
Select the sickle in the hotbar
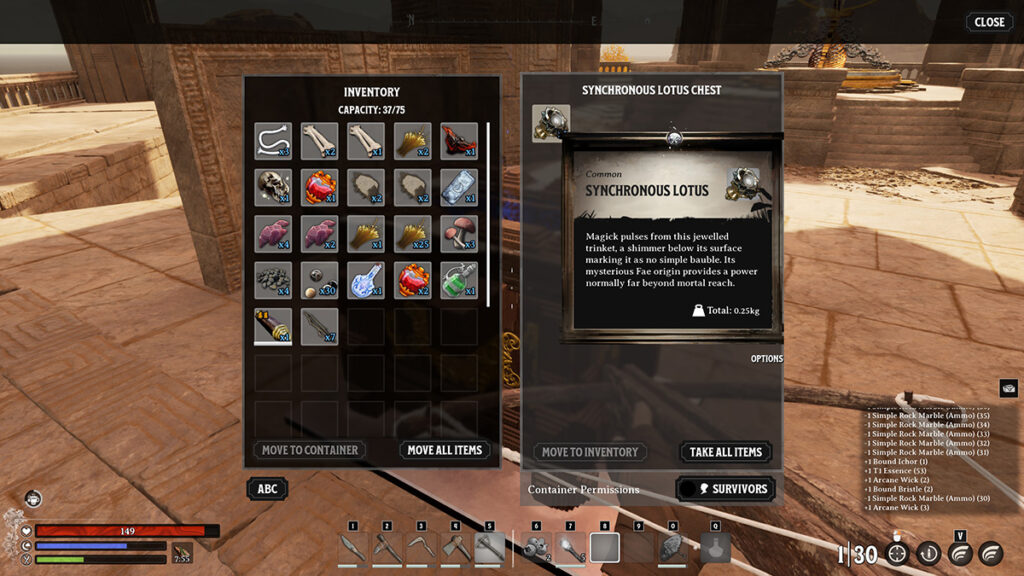(x=421, y=547)
